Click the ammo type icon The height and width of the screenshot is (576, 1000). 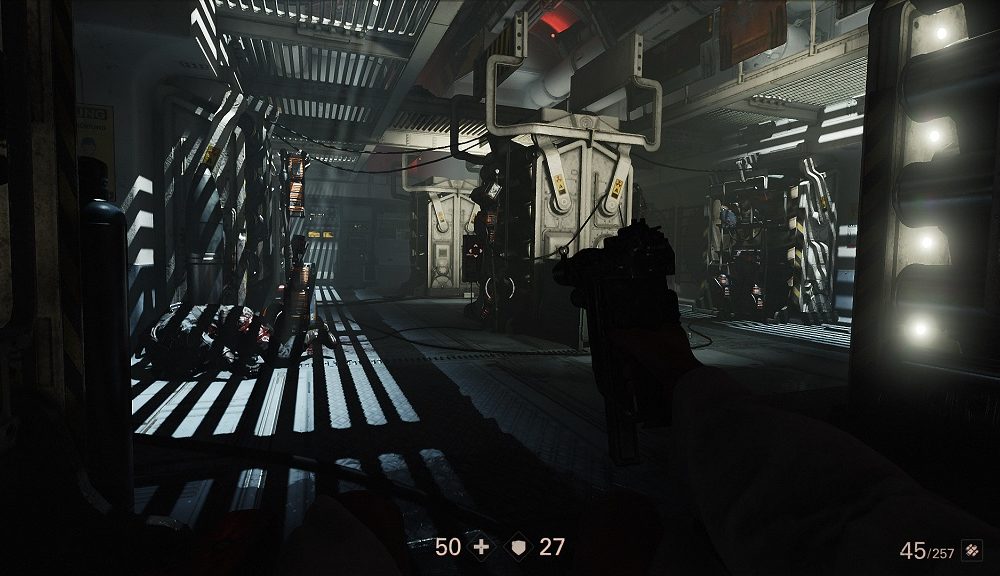pos(971,550)
